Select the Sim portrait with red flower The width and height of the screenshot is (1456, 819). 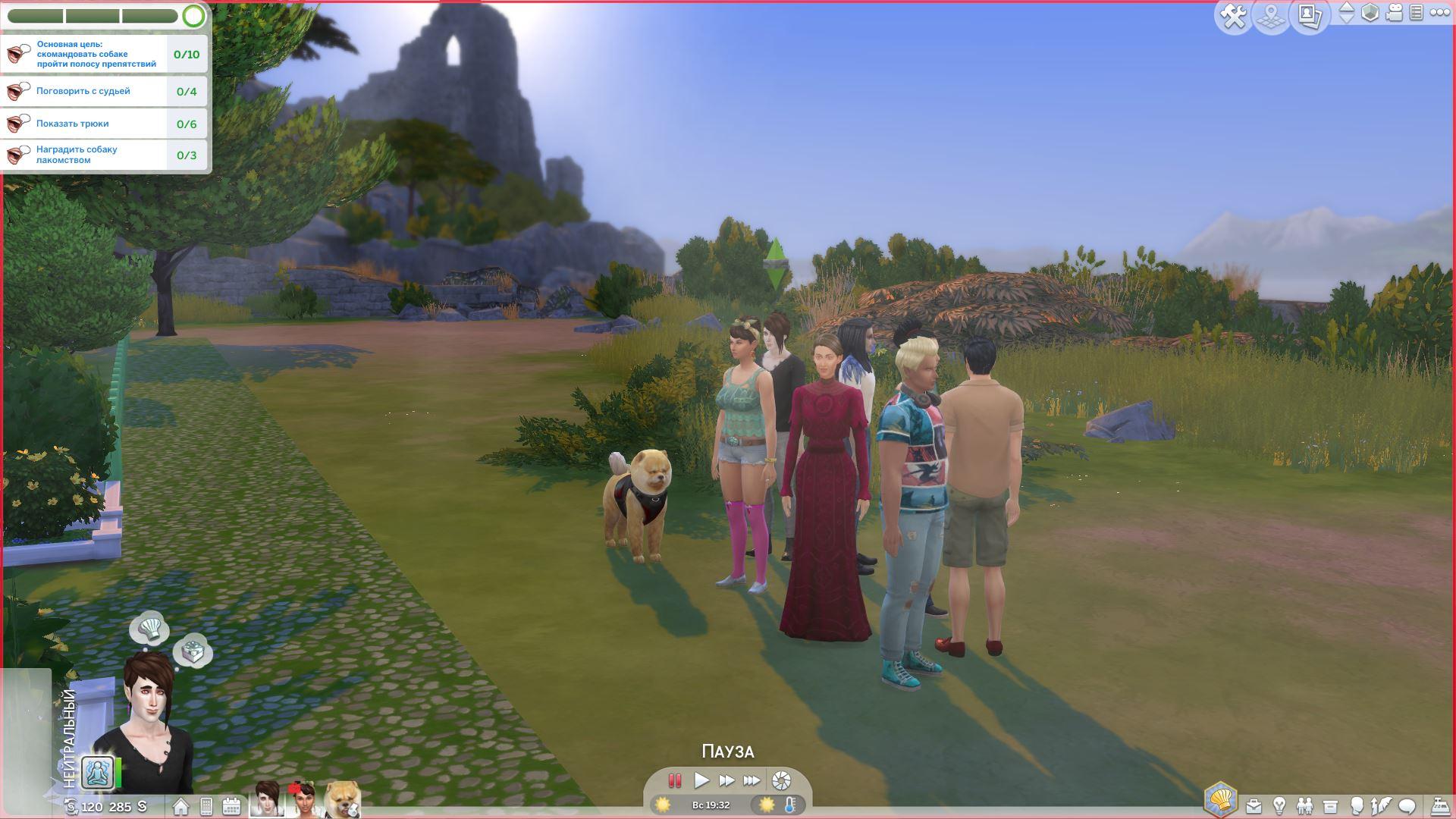tap(303, 800)
